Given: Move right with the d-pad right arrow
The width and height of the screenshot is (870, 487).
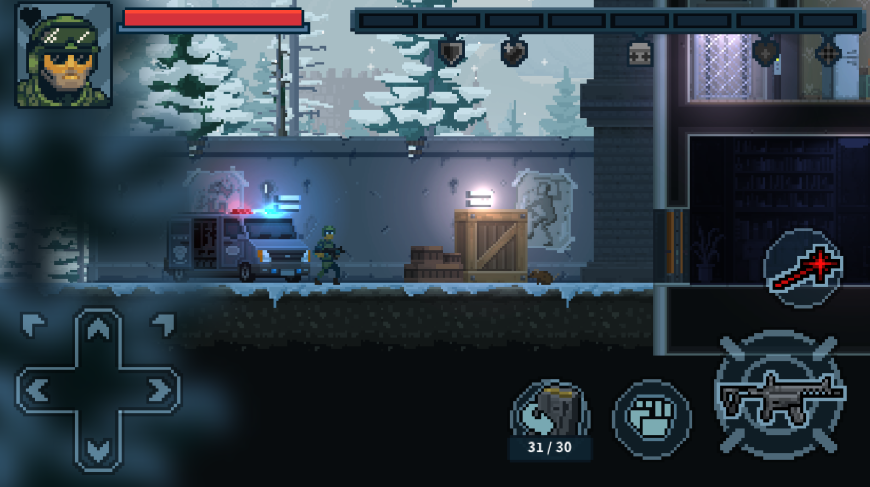Looking at the screenshot, I should 158,389.
